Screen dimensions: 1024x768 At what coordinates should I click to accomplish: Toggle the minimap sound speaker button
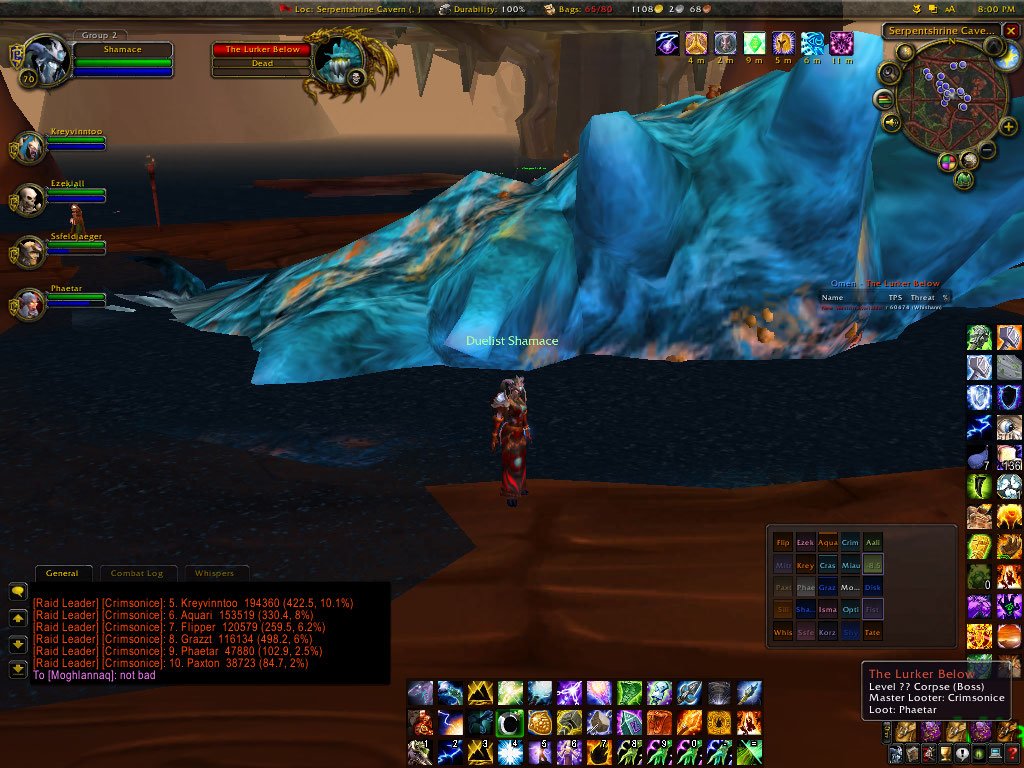pos(891,123)
